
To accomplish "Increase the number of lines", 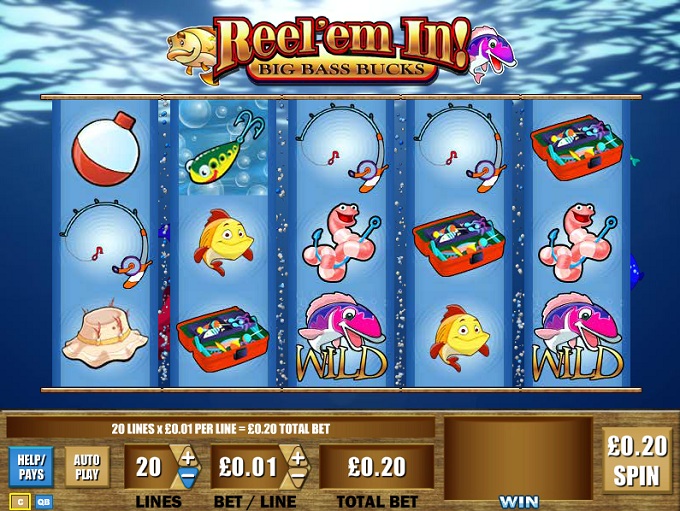I will coord(189,457).
